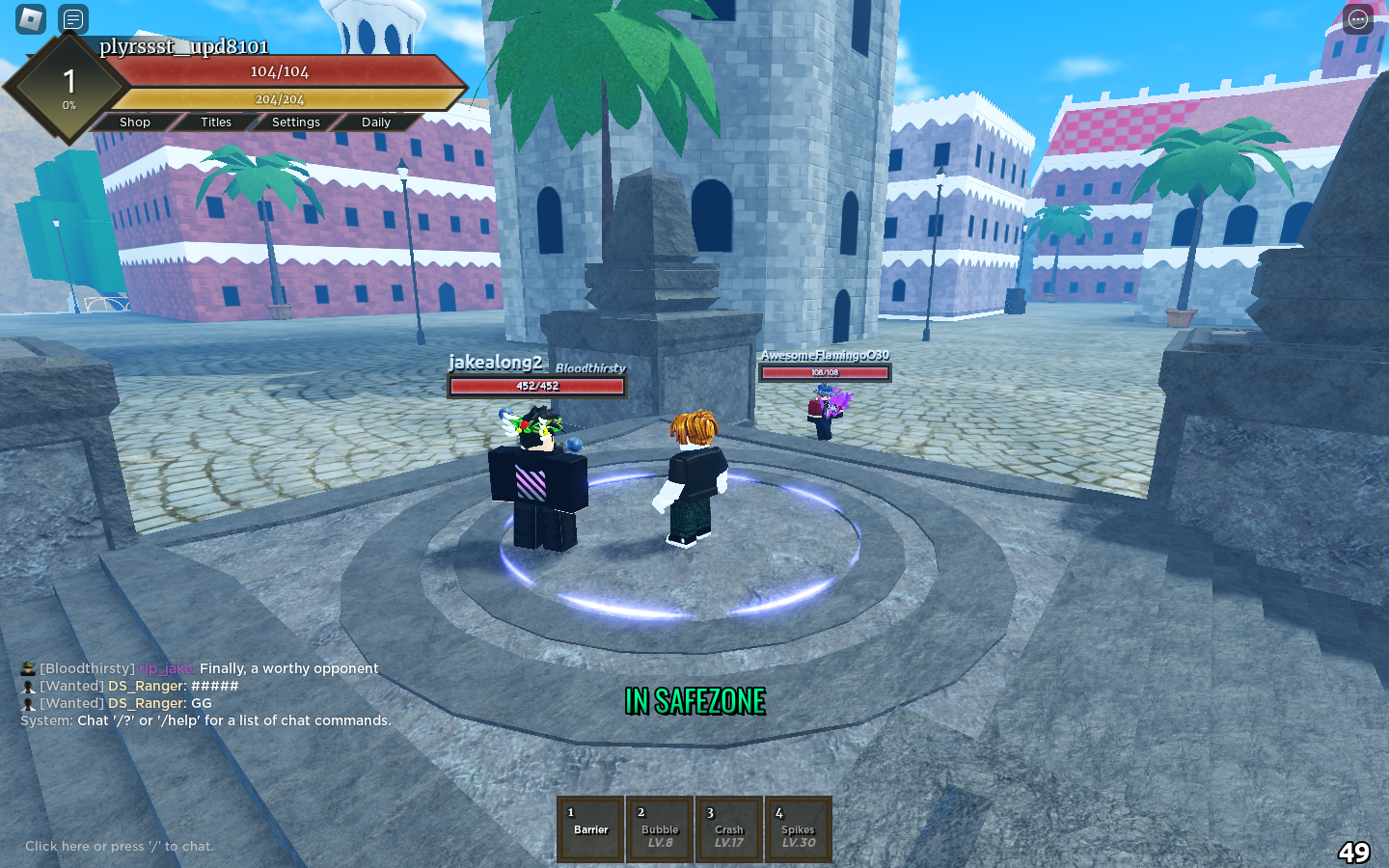1389x868 pixels.
Task: Click AwesomeFlamingoO30's health bar
Action: [x=827, y=372]
